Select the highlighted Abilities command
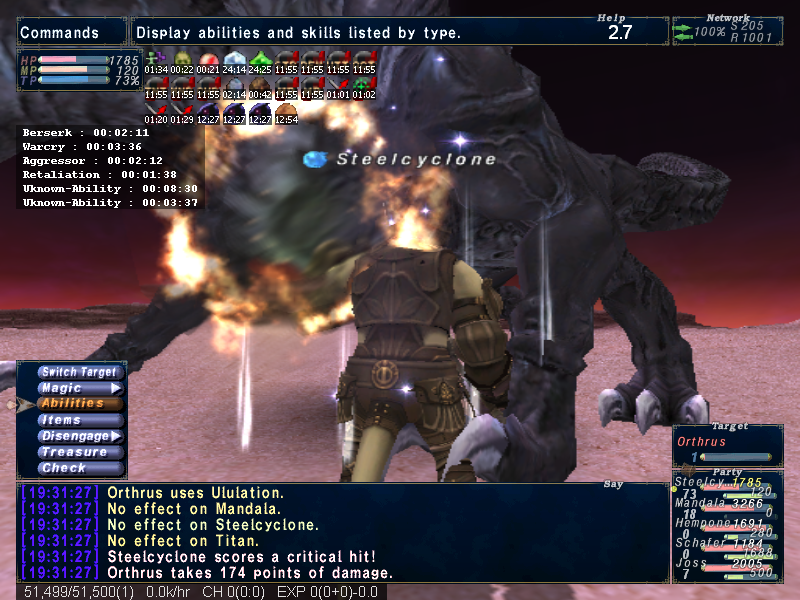The height and width of the screenshot is (600, 800). [x=79, y=403]
